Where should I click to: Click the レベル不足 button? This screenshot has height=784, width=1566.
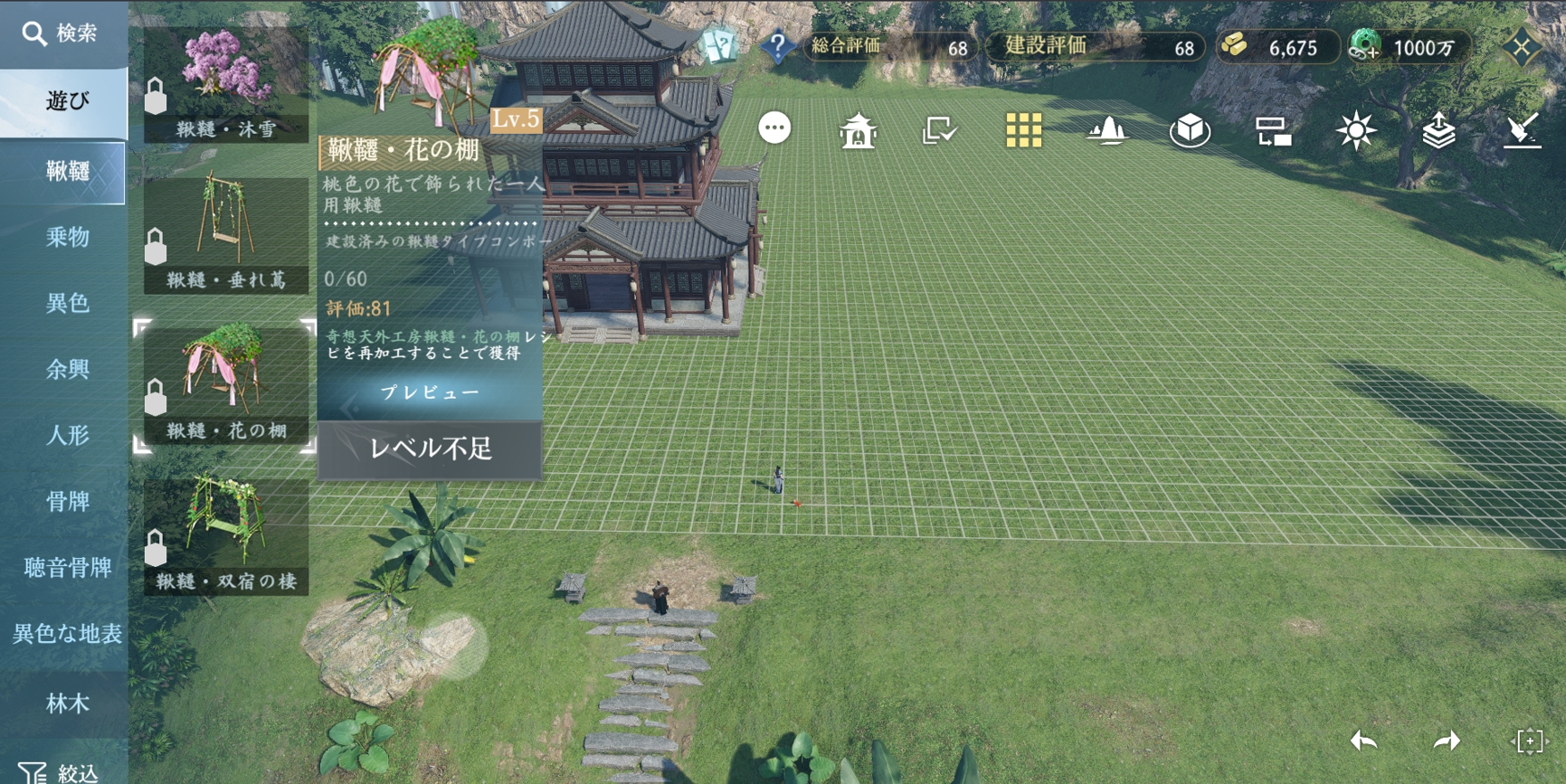(430, 449)
